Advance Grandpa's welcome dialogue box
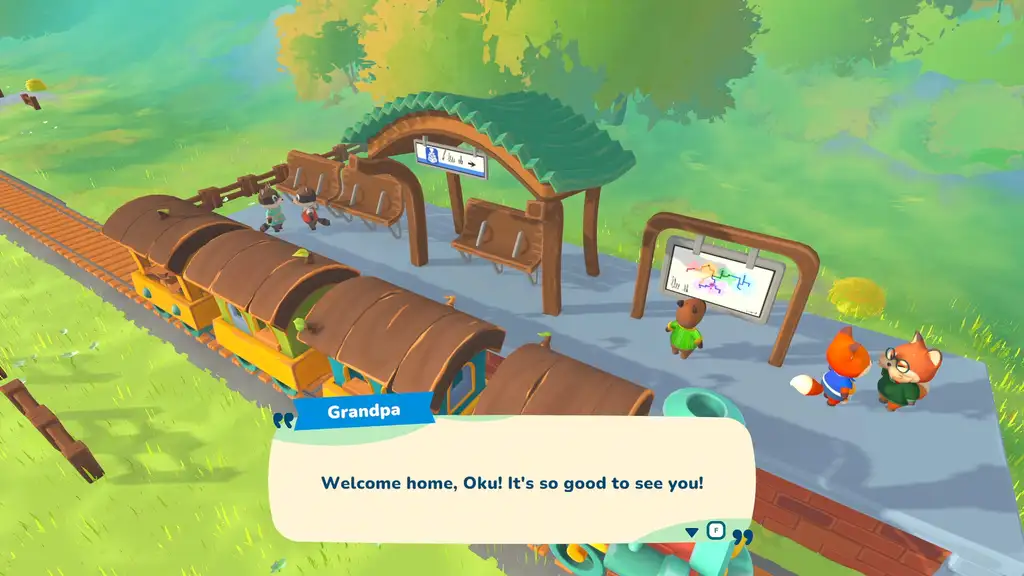 pos(511,482)
